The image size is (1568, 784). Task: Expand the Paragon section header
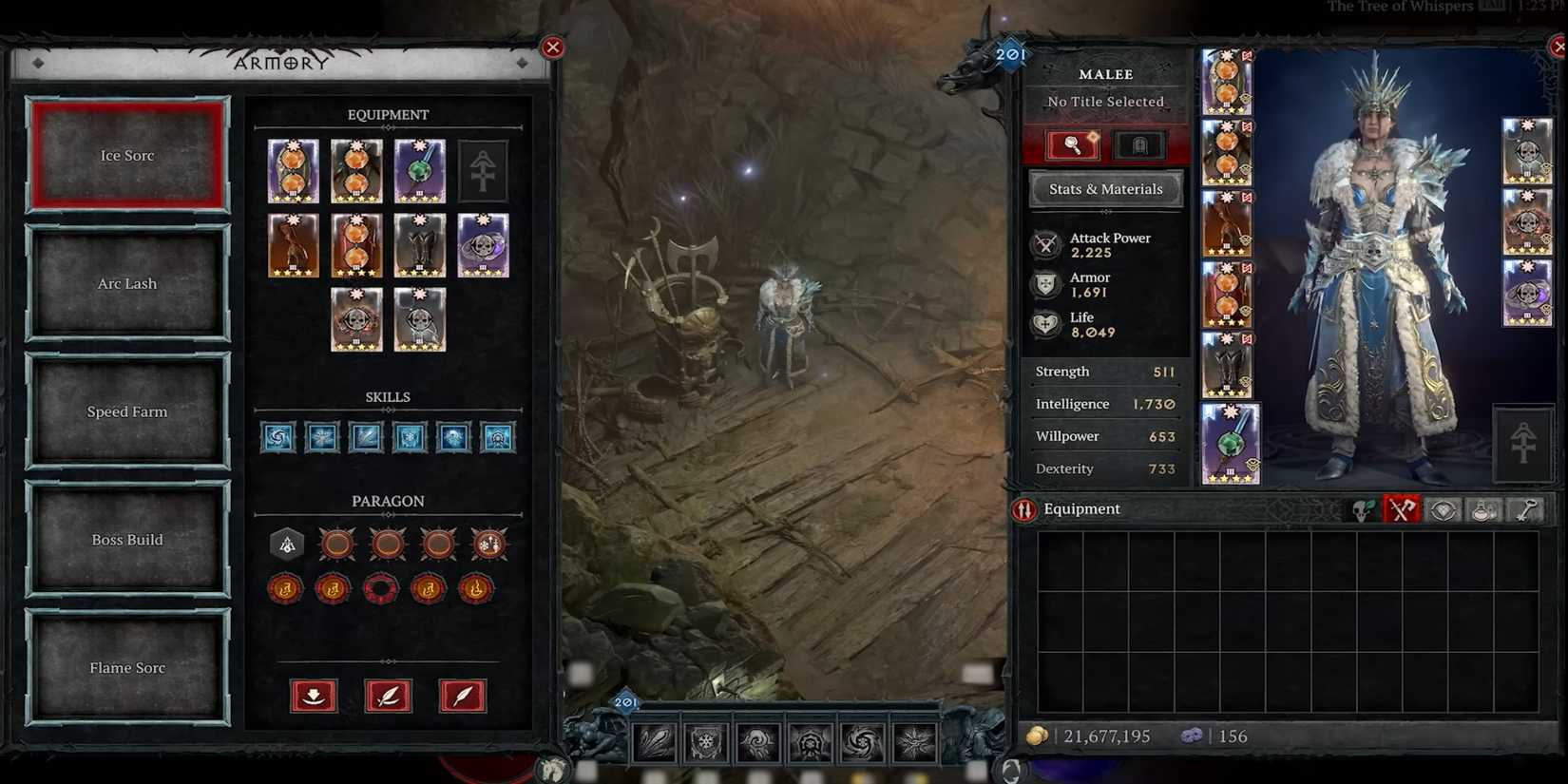click(388, 501)
